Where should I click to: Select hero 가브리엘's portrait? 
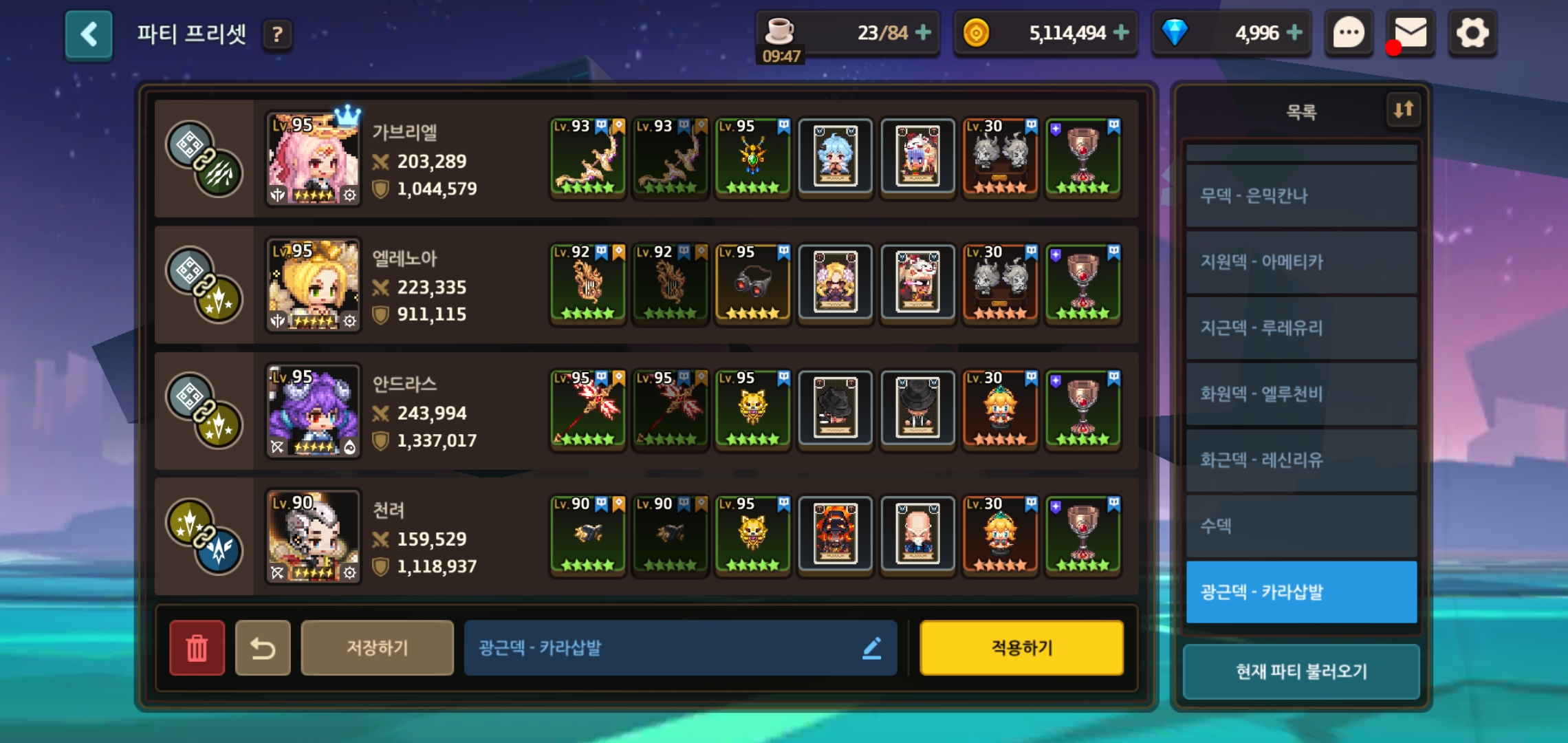(x=314, y=159)
